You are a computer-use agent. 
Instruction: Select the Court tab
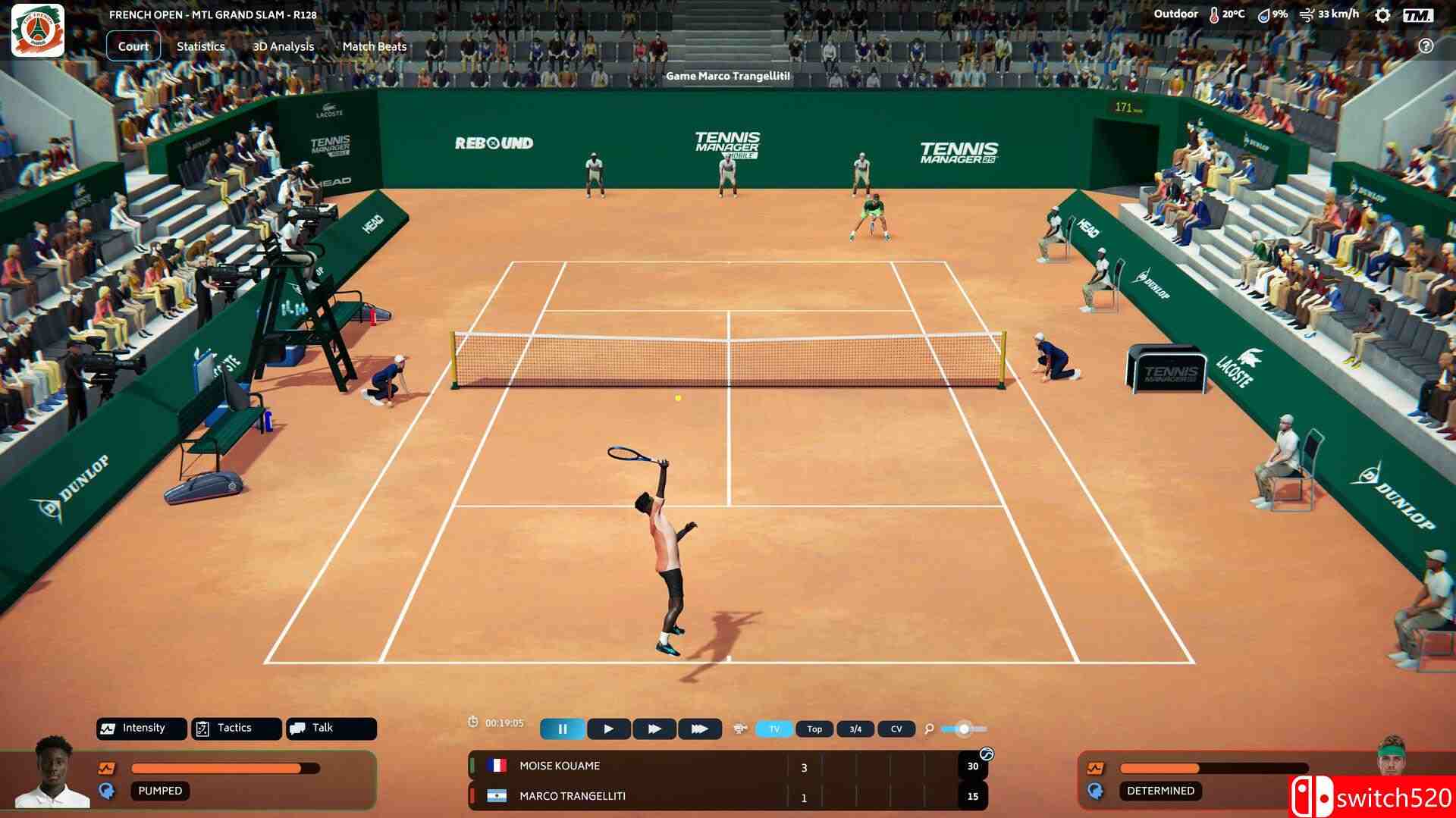click(x=133, y=46)
